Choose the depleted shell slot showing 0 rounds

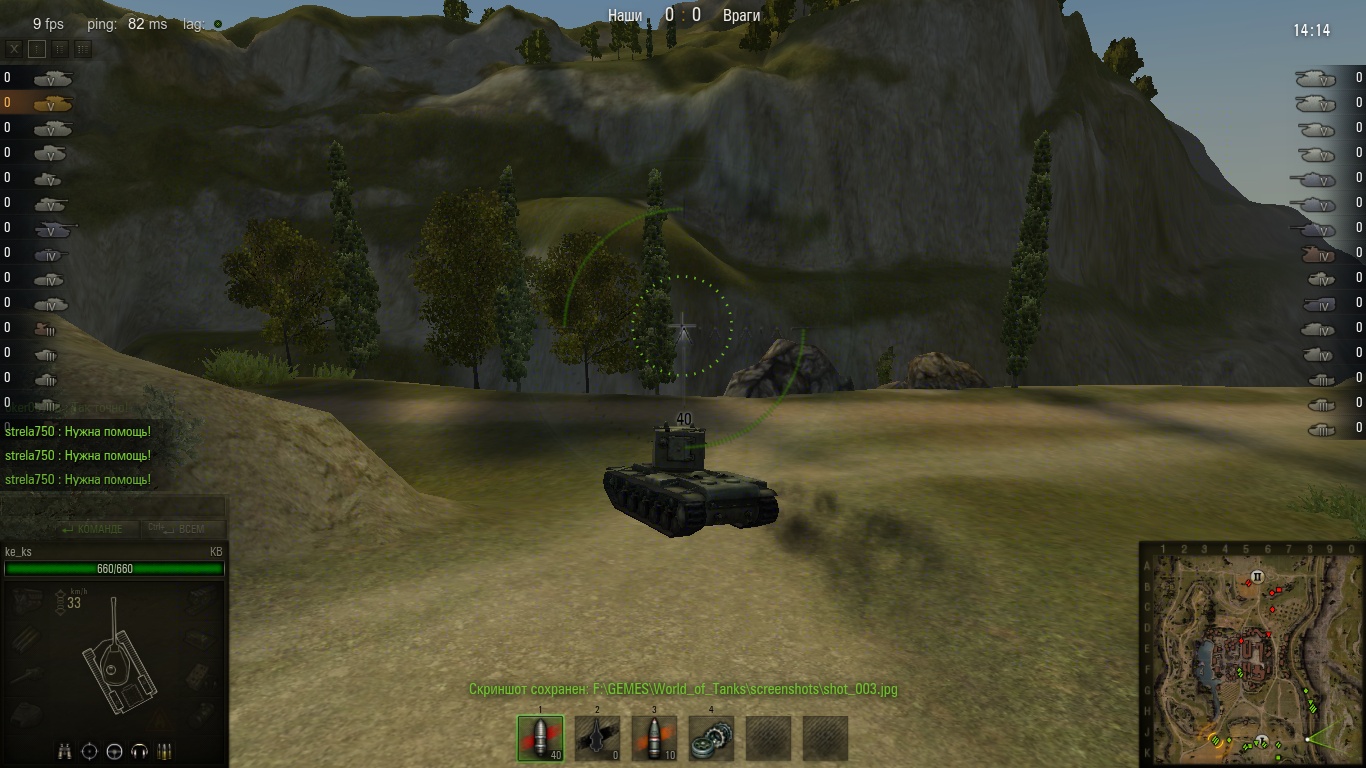point(597,738)
